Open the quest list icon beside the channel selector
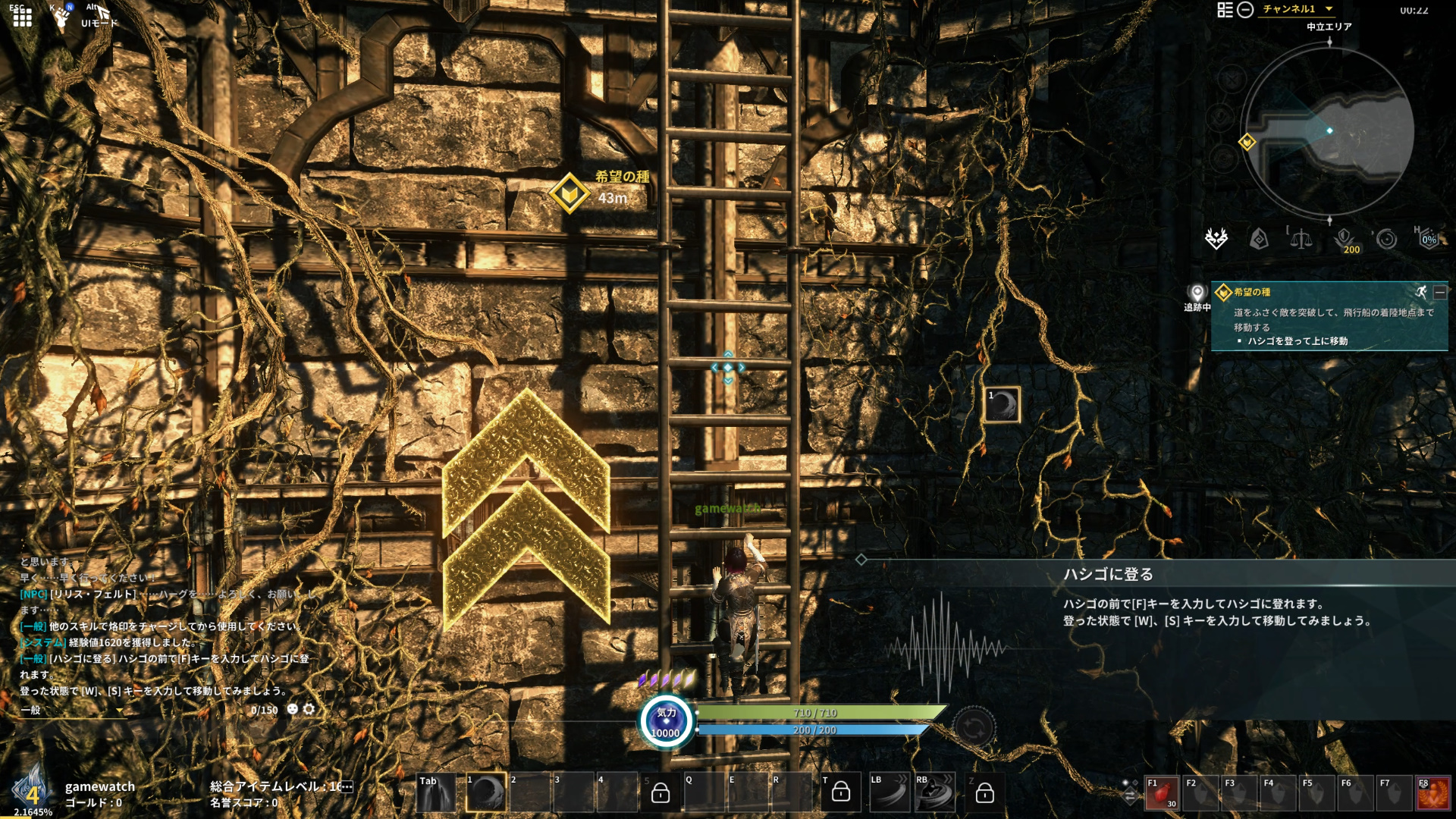This screenshot has height=819, width=1456. (1225, 10)
